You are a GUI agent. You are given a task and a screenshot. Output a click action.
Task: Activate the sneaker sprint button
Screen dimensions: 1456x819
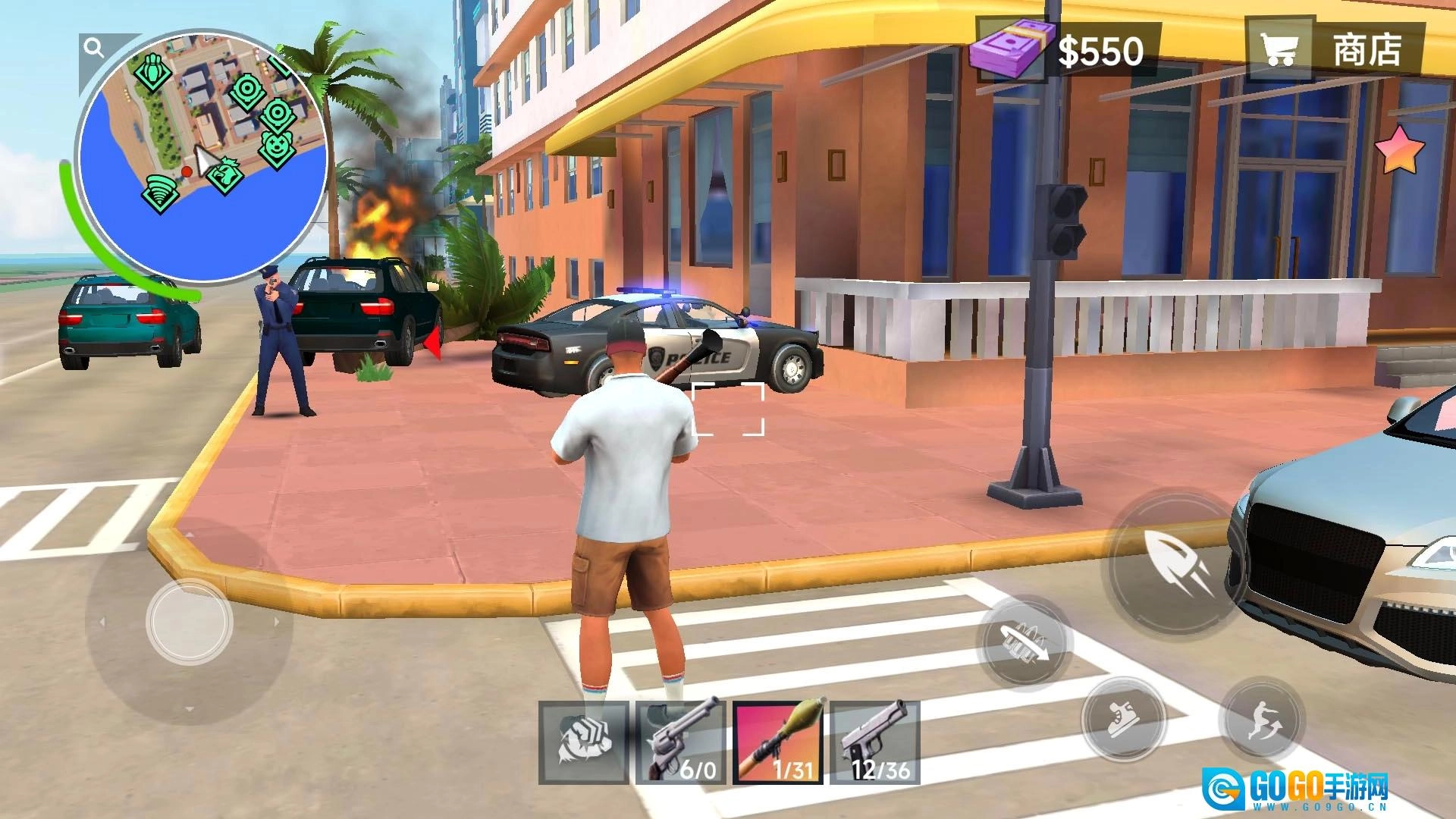coord(1124,719)
